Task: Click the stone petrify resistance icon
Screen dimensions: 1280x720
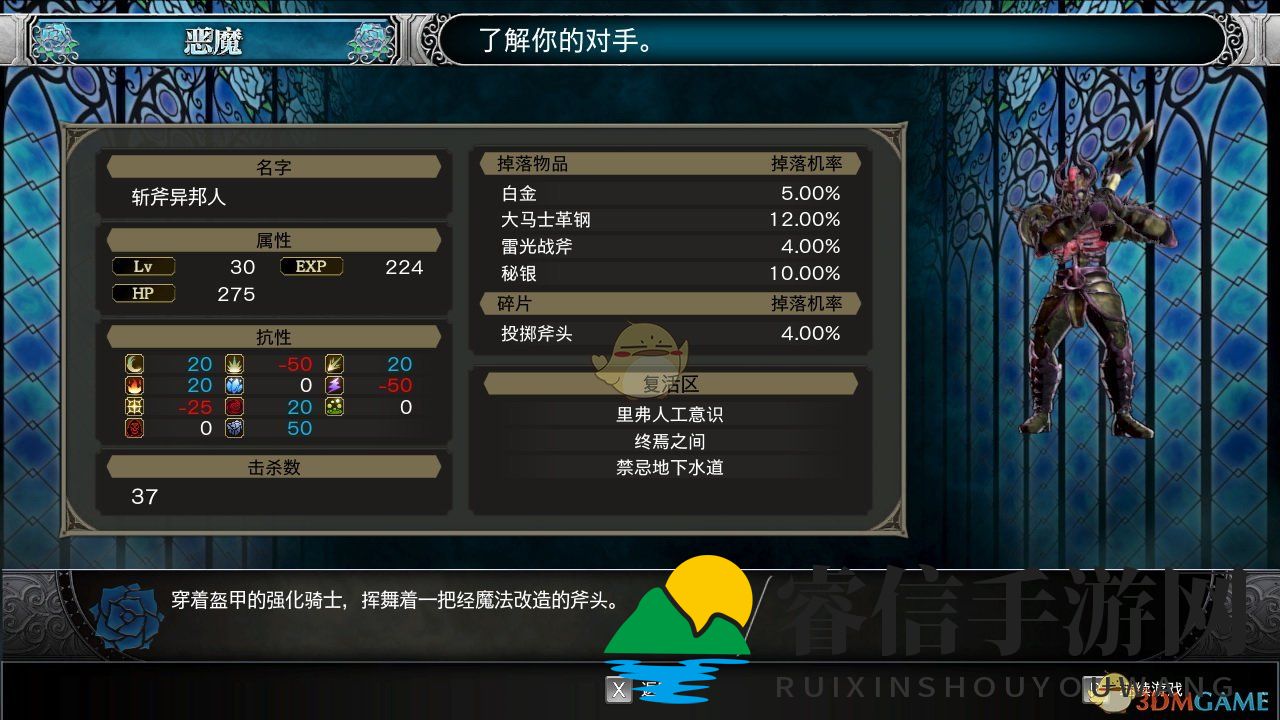Action: (233, 428)
